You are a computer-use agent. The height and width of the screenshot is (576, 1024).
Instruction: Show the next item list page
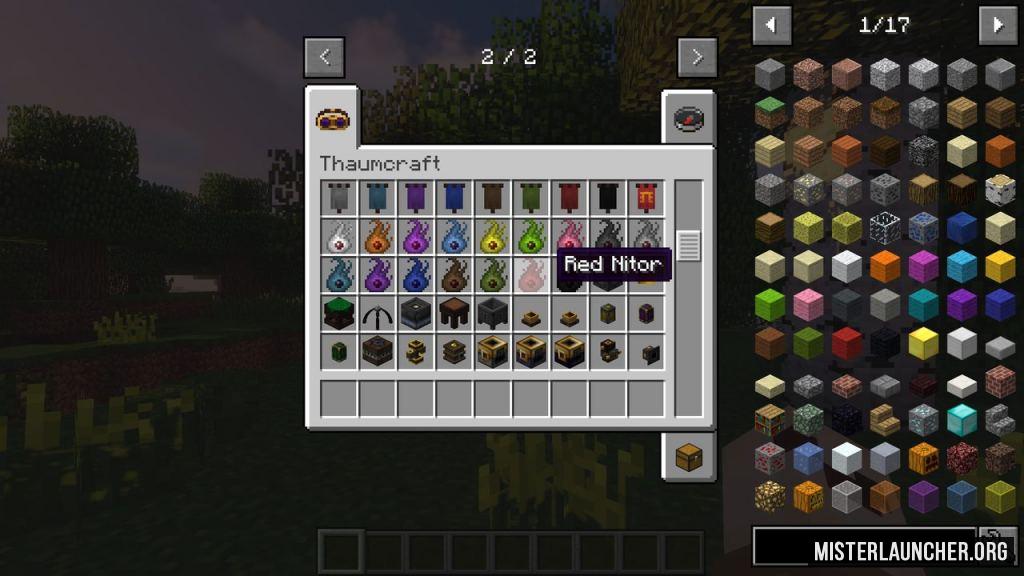click(x=998, y=25)
